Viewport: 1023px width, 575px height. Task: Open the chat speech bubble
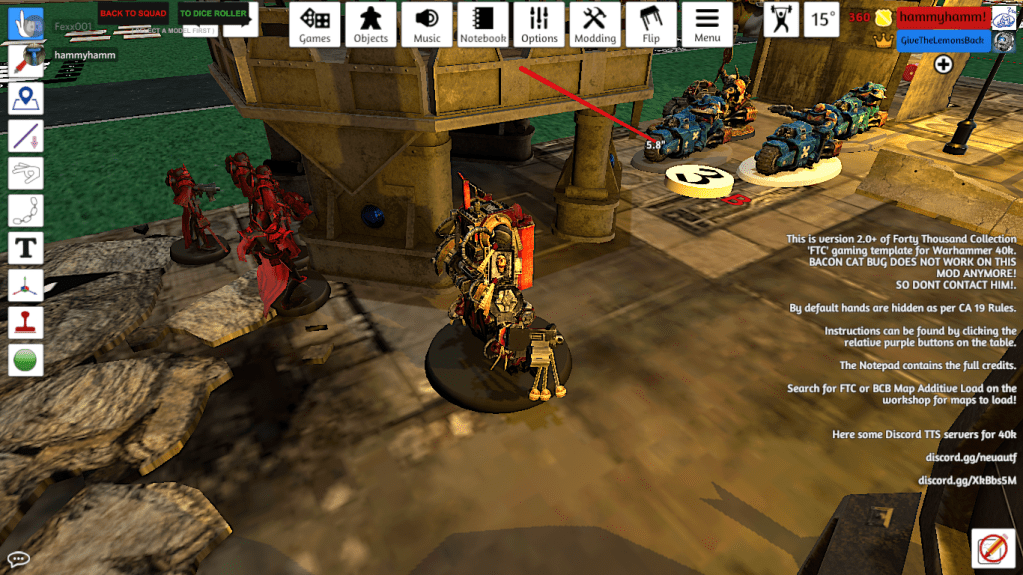point(18,559)
